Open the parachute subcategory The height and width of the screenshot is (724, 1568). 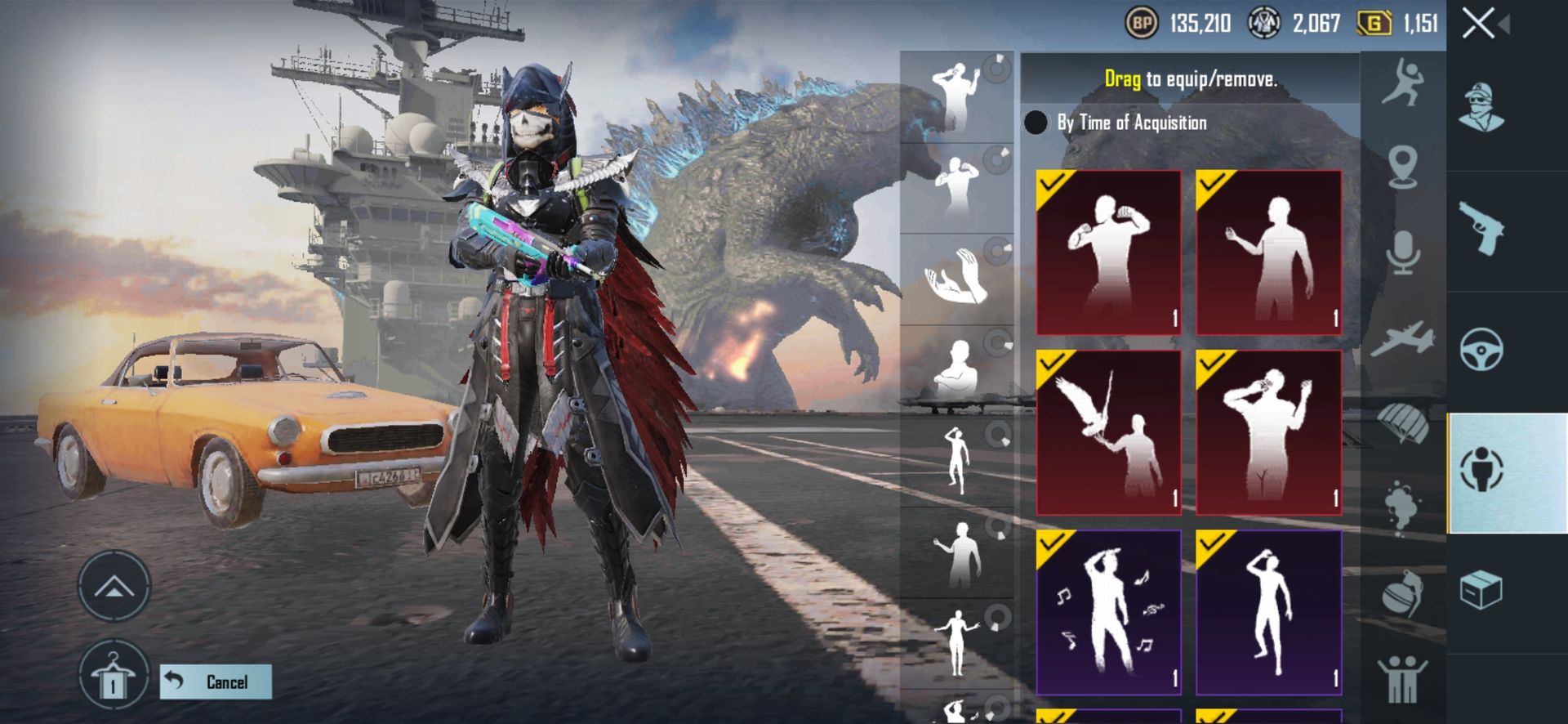1403,423
